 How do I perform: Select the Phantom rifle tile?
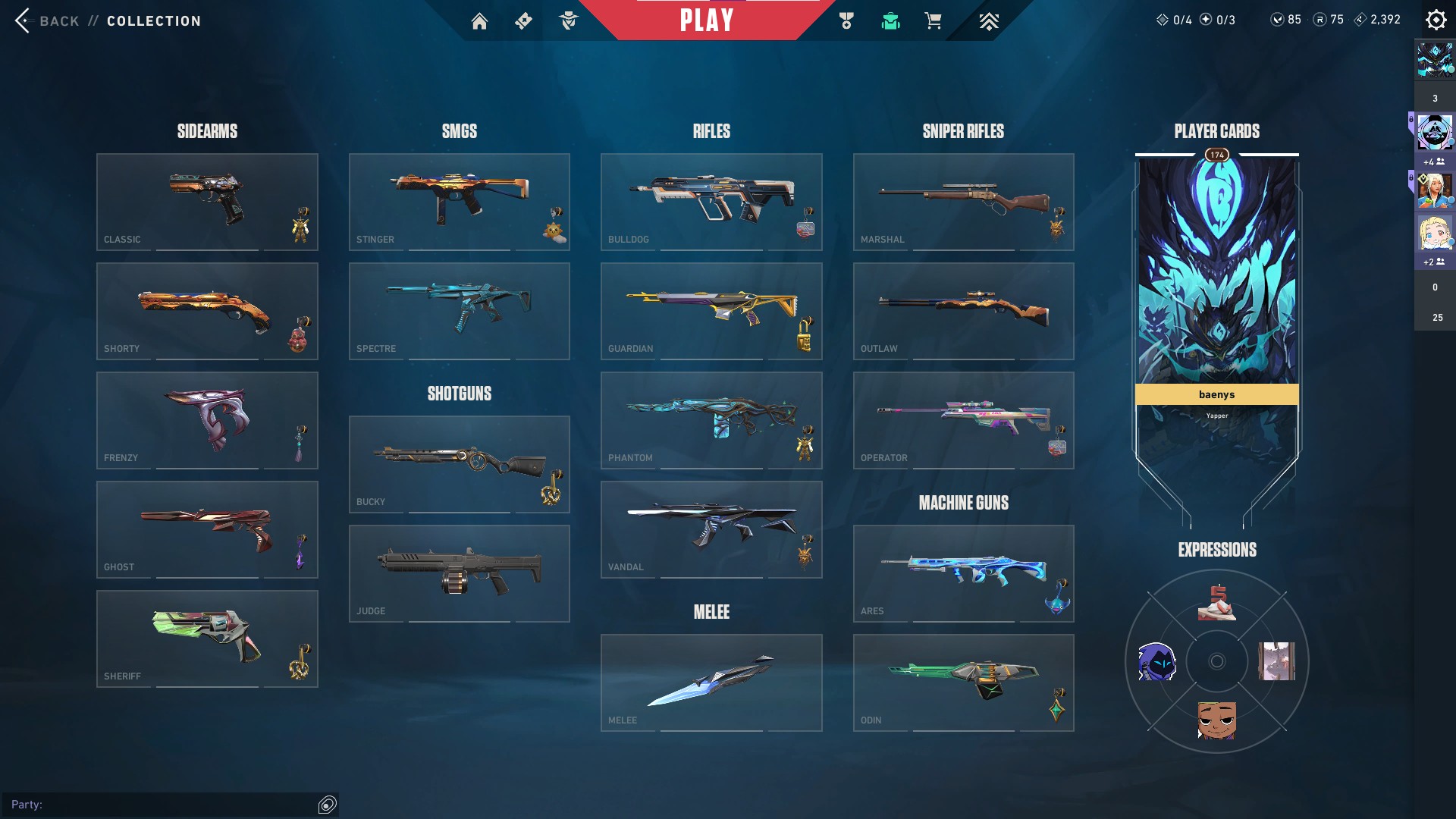711,420
